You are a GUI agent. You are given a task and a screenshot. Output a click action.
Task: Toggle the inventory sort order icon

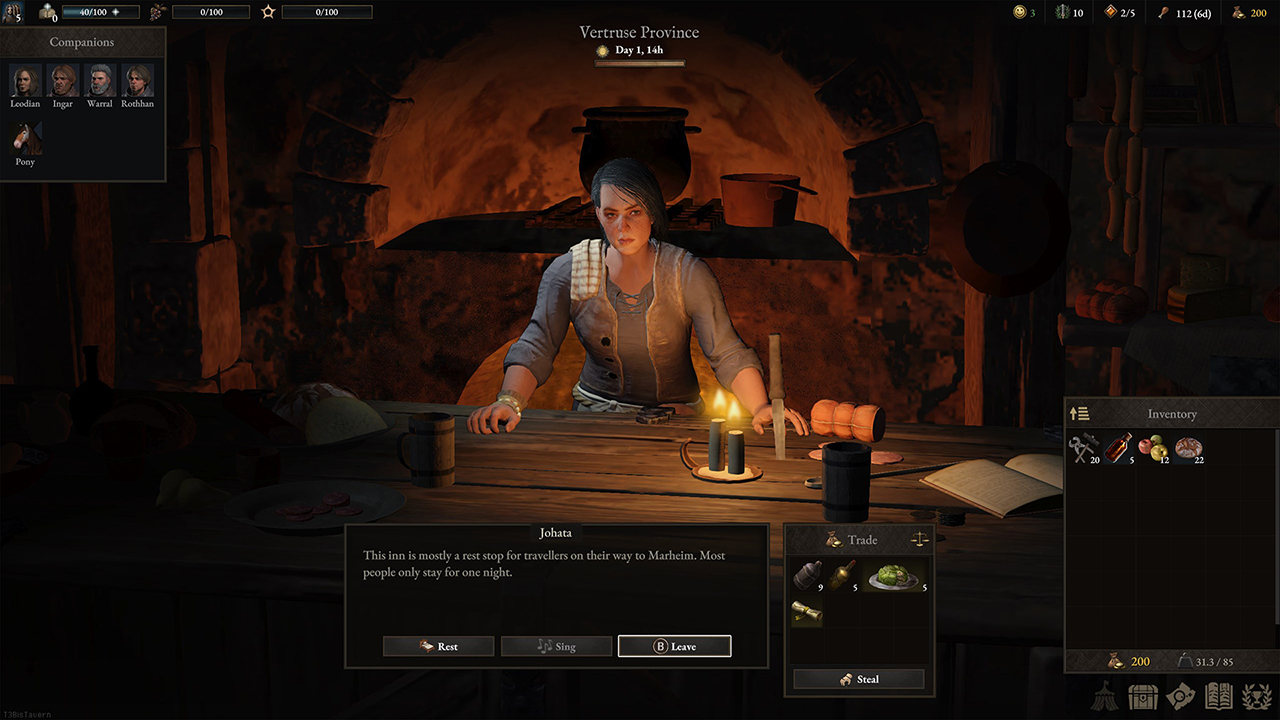click(x=1081, y=413)
